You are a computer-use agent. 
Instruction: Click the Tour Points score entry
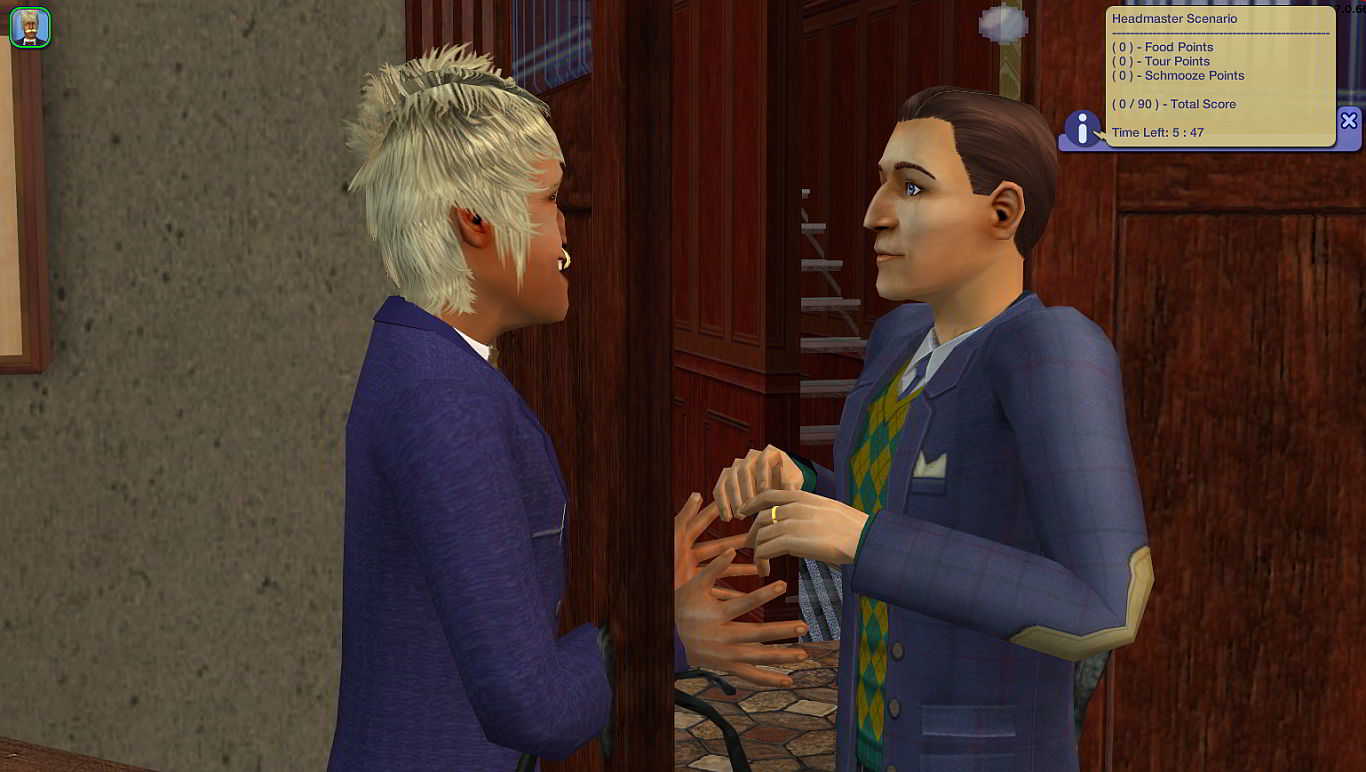[1163, 61]
